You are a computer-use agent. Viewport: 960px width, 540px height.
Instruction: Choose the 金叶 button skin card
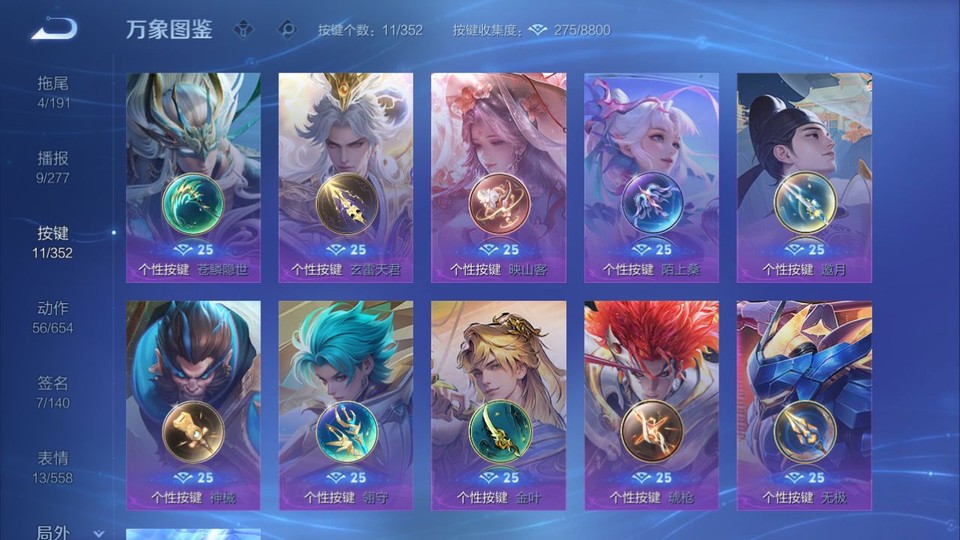498,405
